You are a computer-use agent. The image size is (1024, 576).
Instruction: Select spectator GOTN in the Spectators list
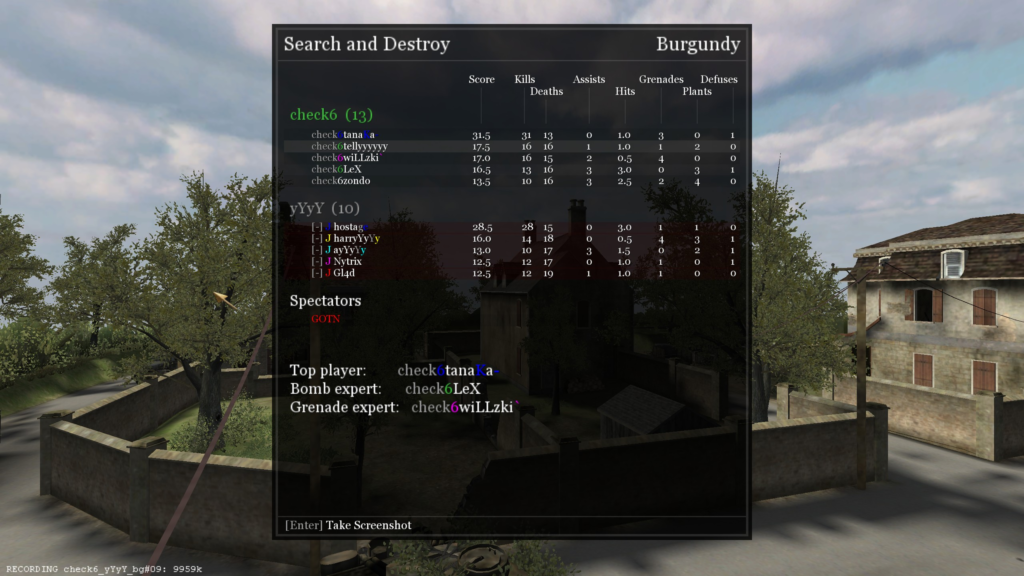325,319
